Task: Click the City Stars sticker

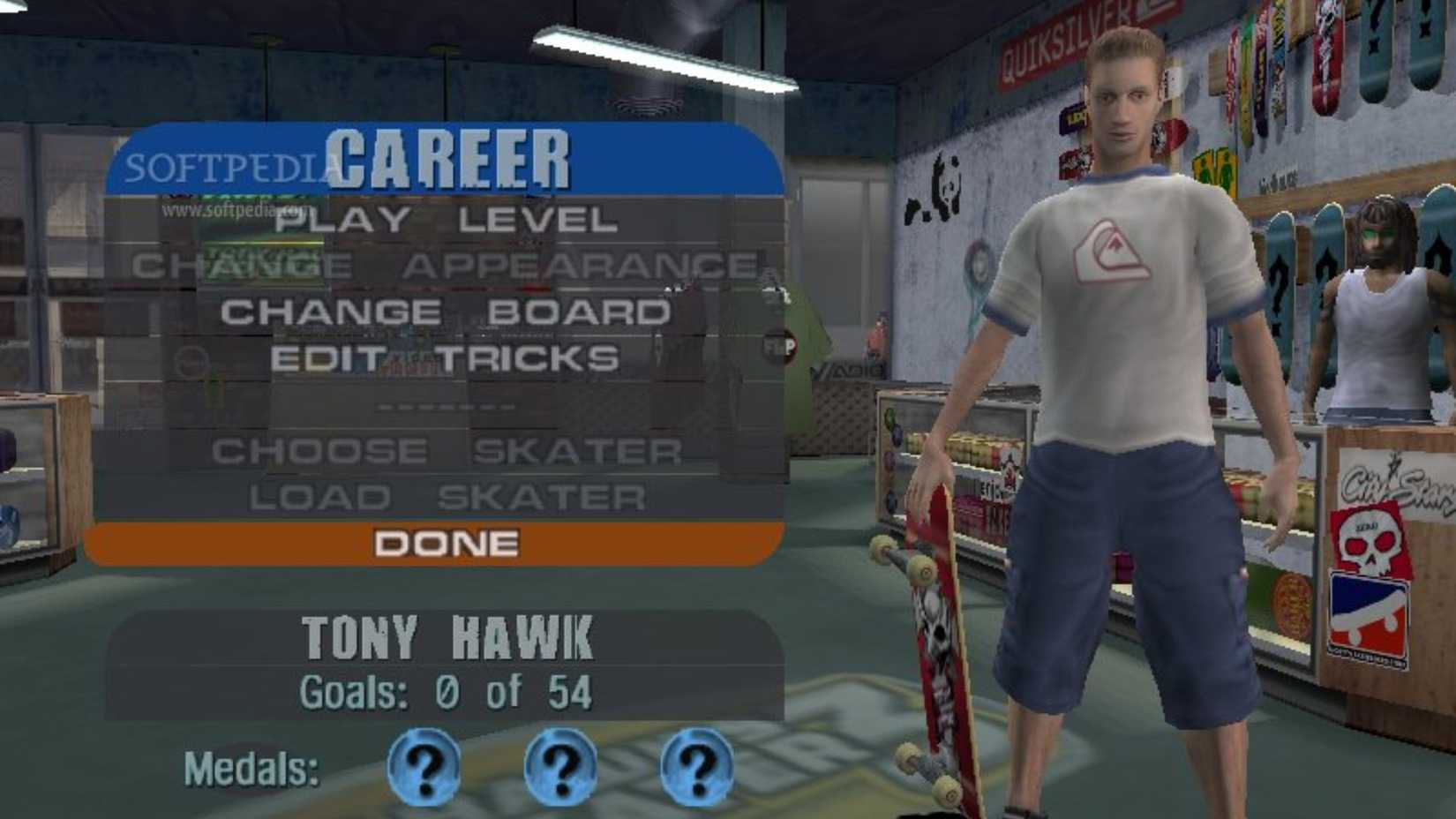Action: [1395, 481]
